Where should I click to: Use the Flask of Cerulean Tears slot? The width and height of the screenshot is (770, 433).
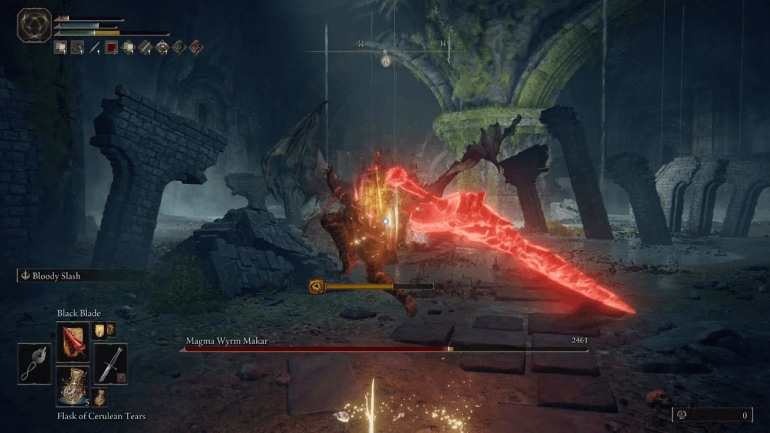tap(73, 386)
